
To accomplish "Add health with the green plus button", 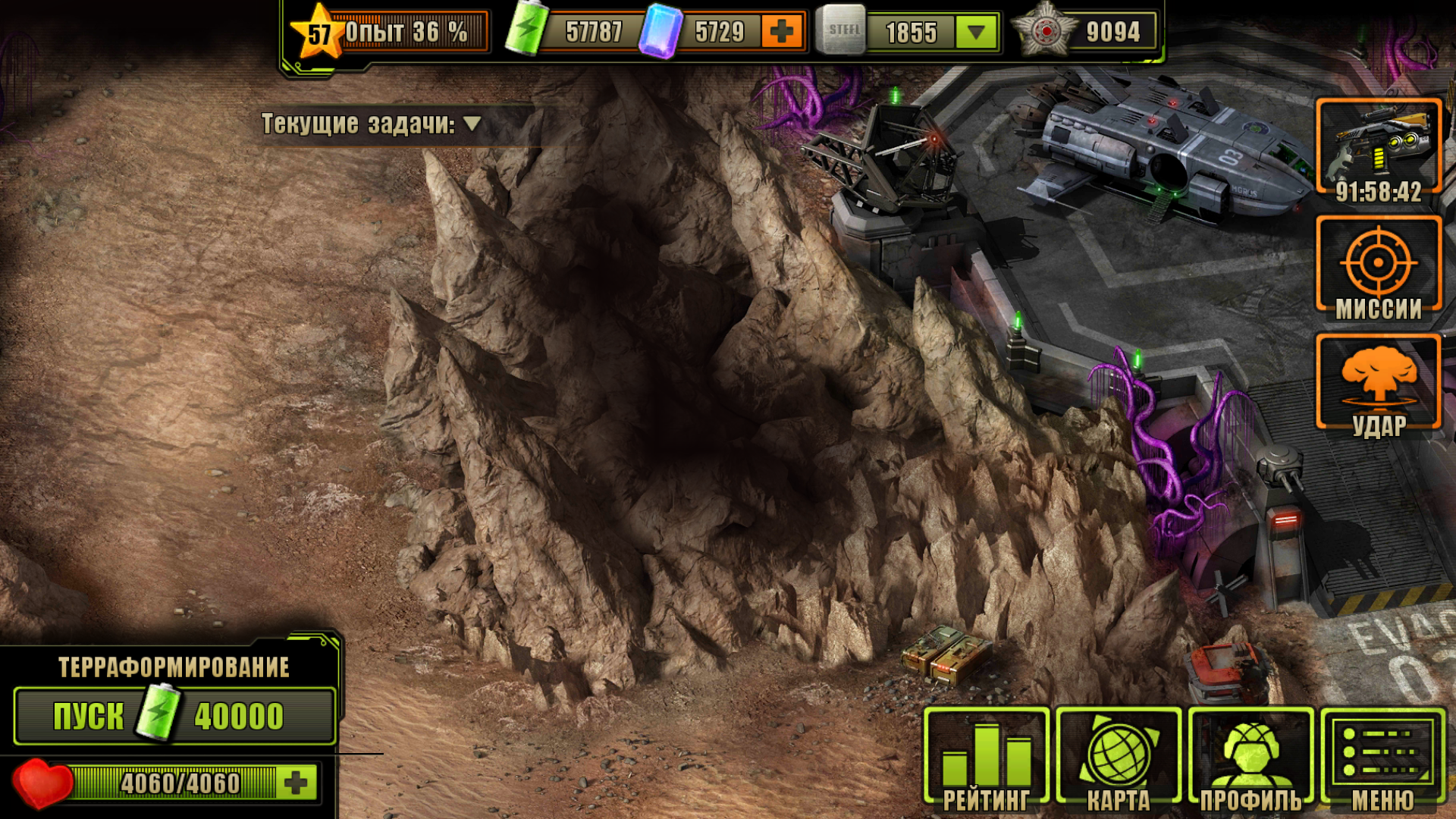I will click(x=297, y=783).
